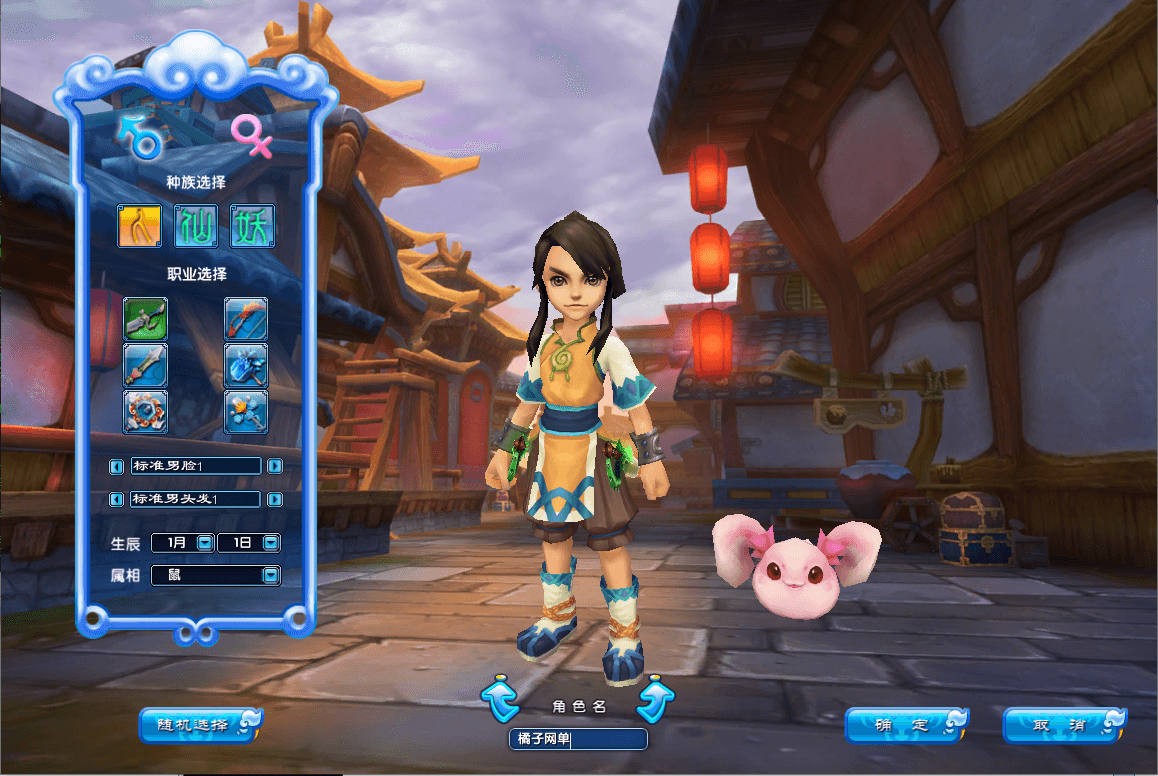This screenshot has height=776, width=1158.
Task: Select the 人 (Human) race
Action: tap(140, 226)
